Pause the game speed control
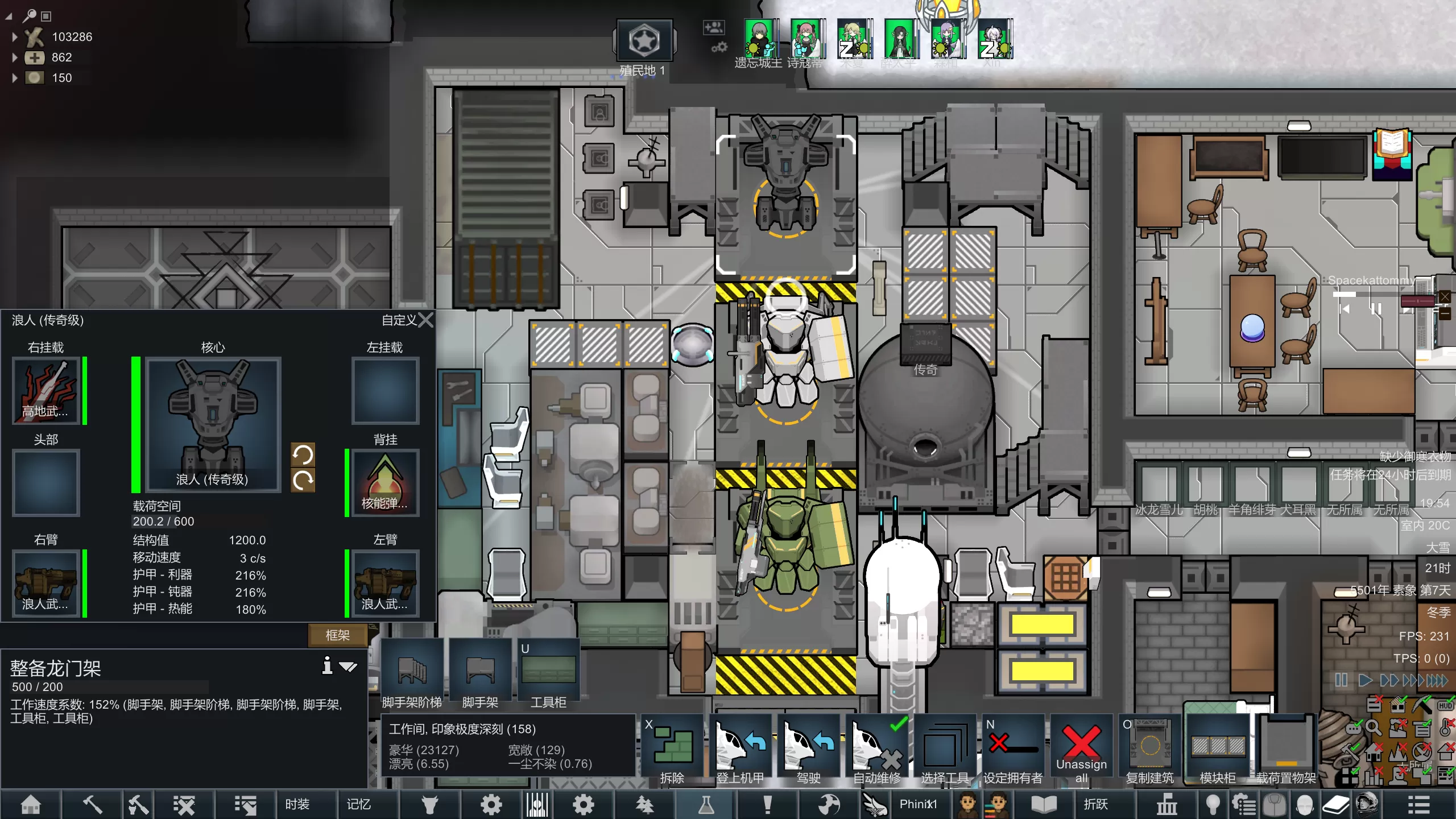This screenshot has height=819, width=1456. (1341, 680)
